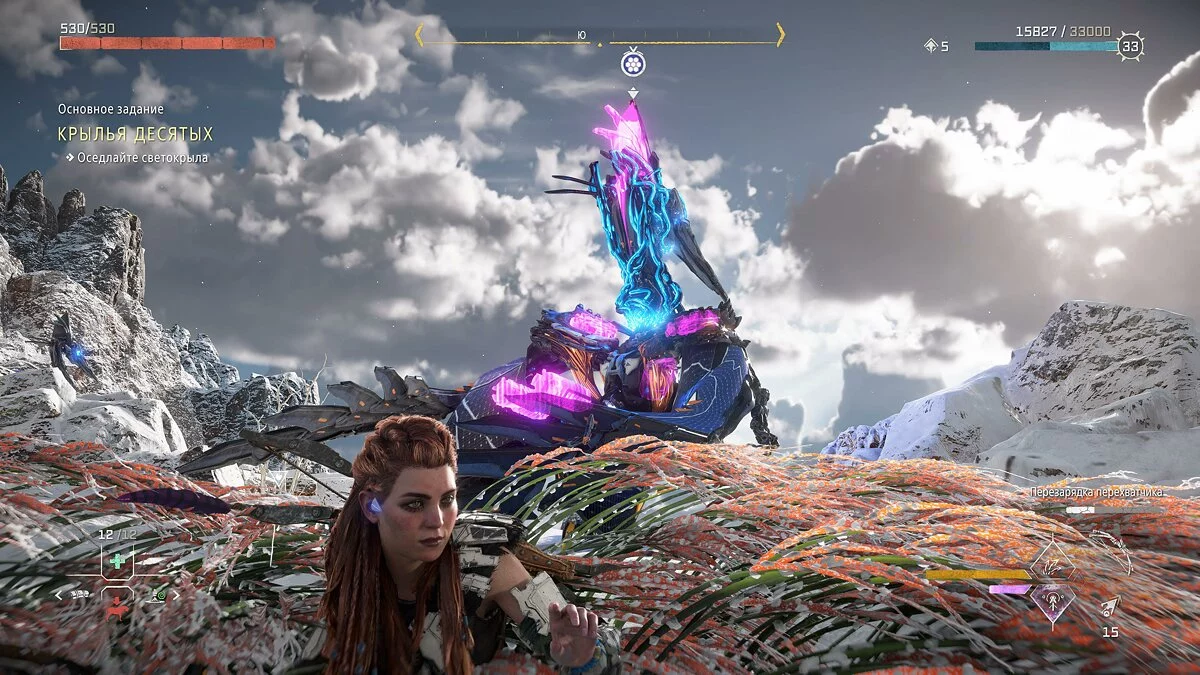Select the round quest marker under the compass
Viewport: 1200px width, 675px height.
click(632, 65)
